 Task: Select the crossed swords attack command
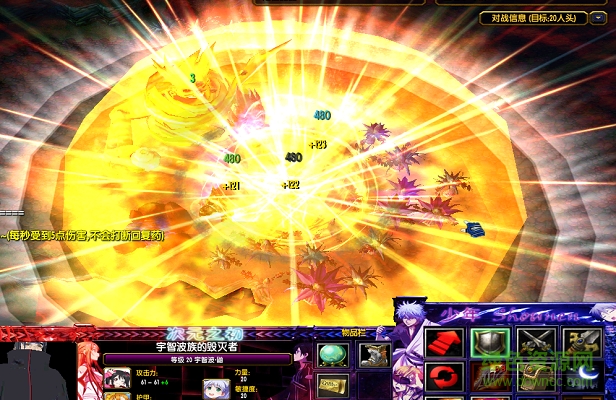[x=536, y=343]
